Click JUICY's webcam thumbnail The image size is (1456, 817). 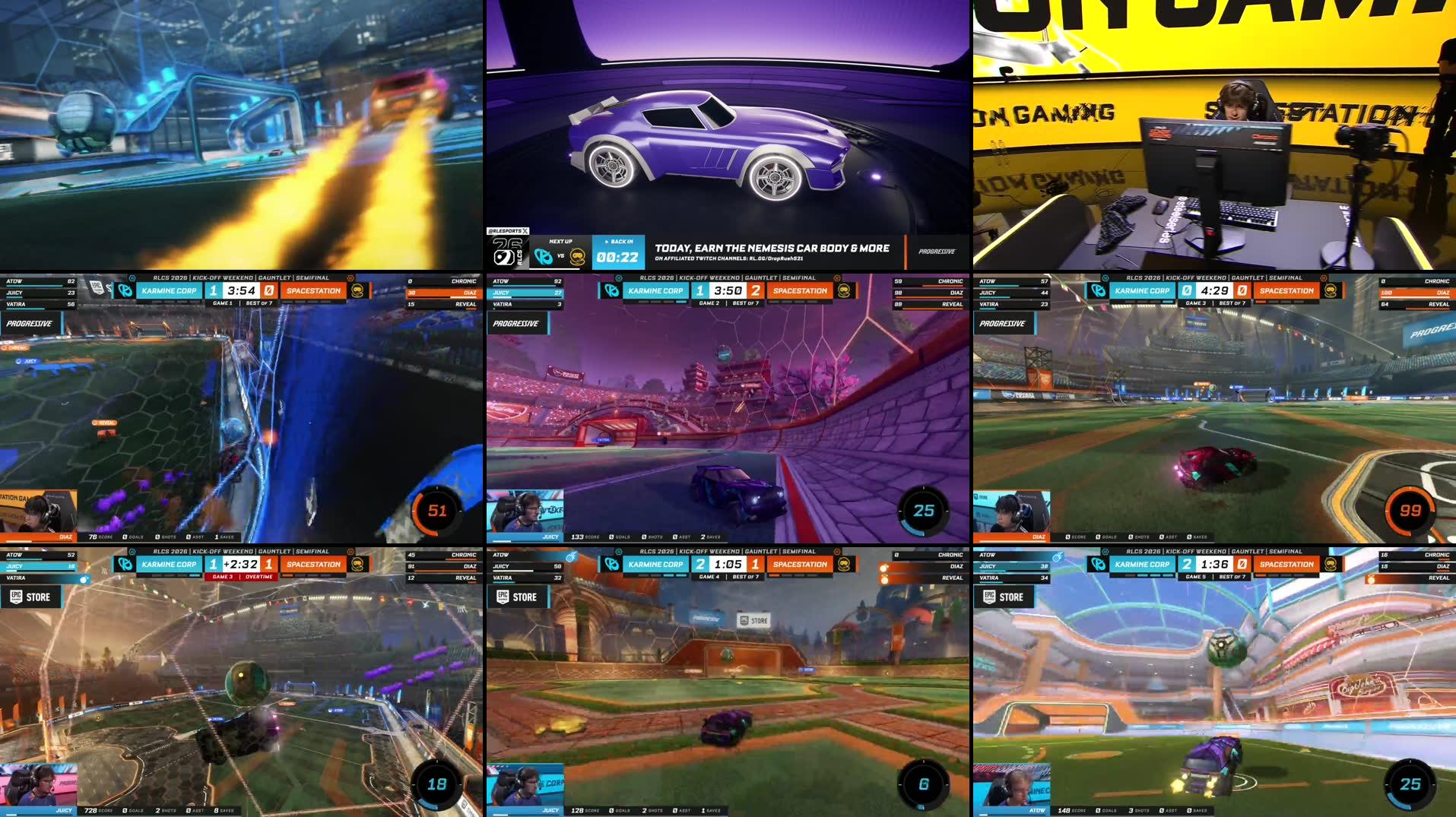(x=525, y=511)
